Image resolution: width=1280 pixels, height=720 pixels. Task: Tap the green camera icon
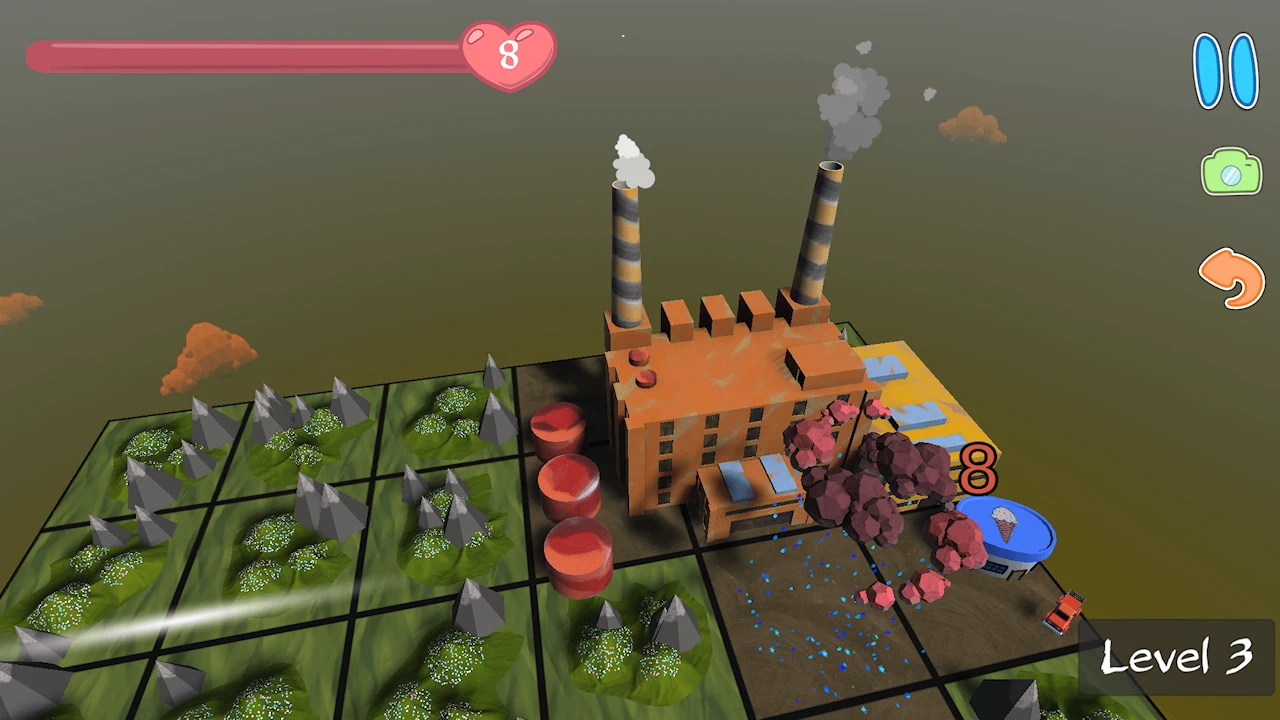1231,173
